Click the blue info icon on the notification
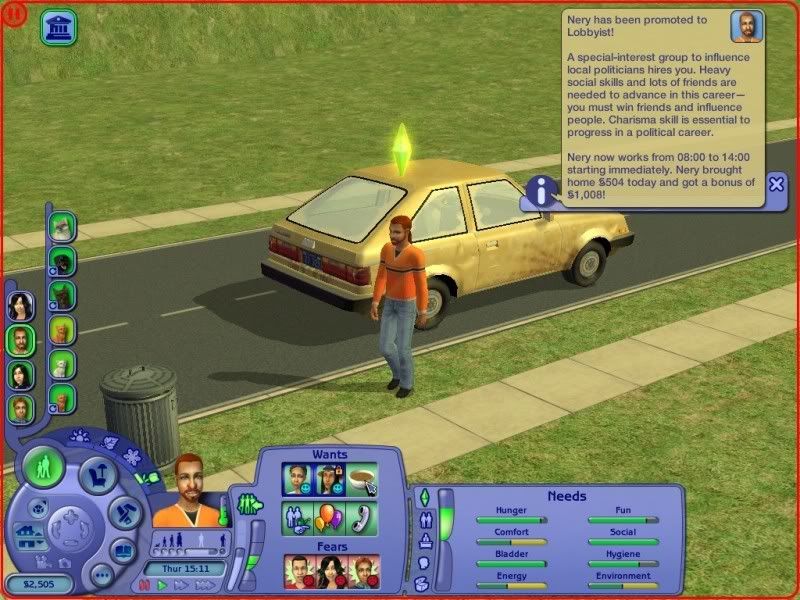800x600 pixels. [x=541, y=190]
